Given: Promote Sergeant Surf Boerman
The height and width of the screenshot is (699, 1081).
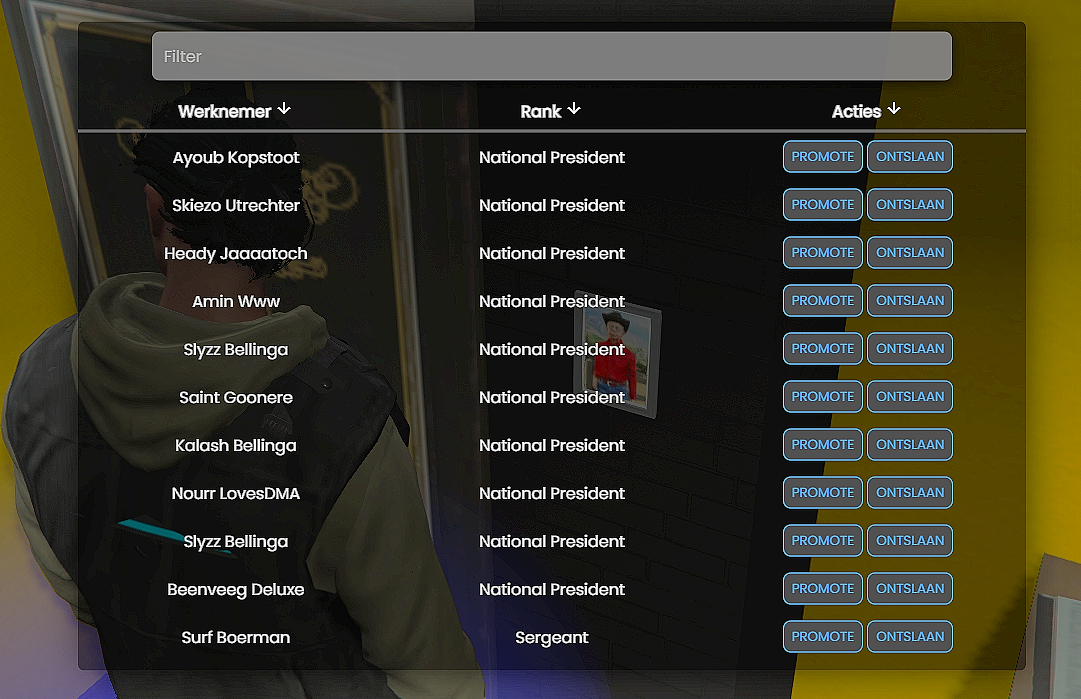Looking at the screenshot, I should click(822, 637).
